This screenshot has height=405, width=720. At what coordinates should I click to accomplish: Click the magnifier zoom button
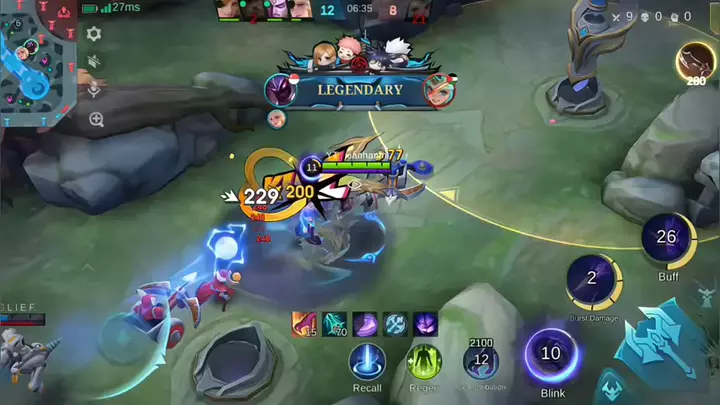point(96,119)
